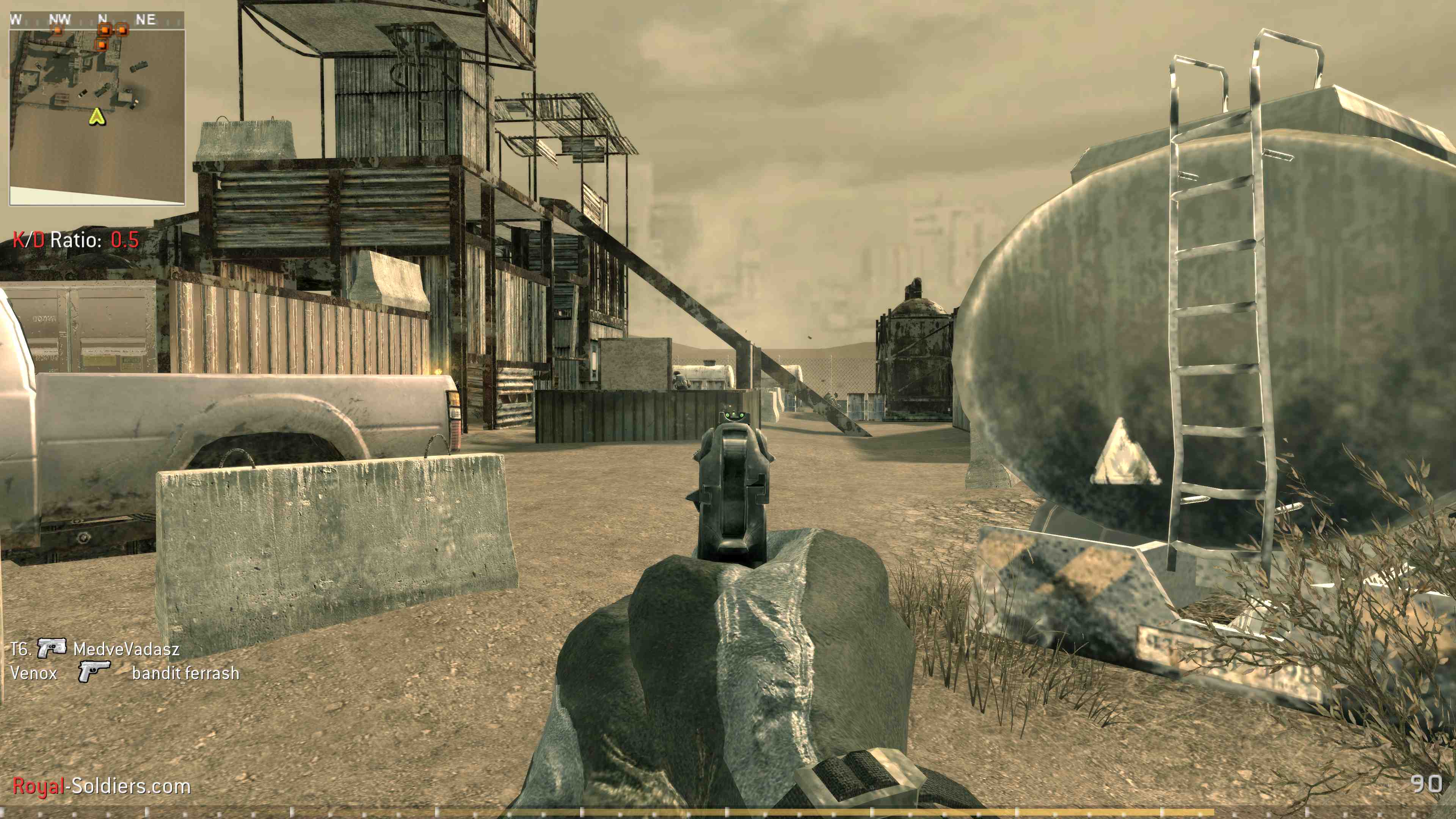Select the N heading on the compass bar
1456x819 pixels.
[102, 18]
